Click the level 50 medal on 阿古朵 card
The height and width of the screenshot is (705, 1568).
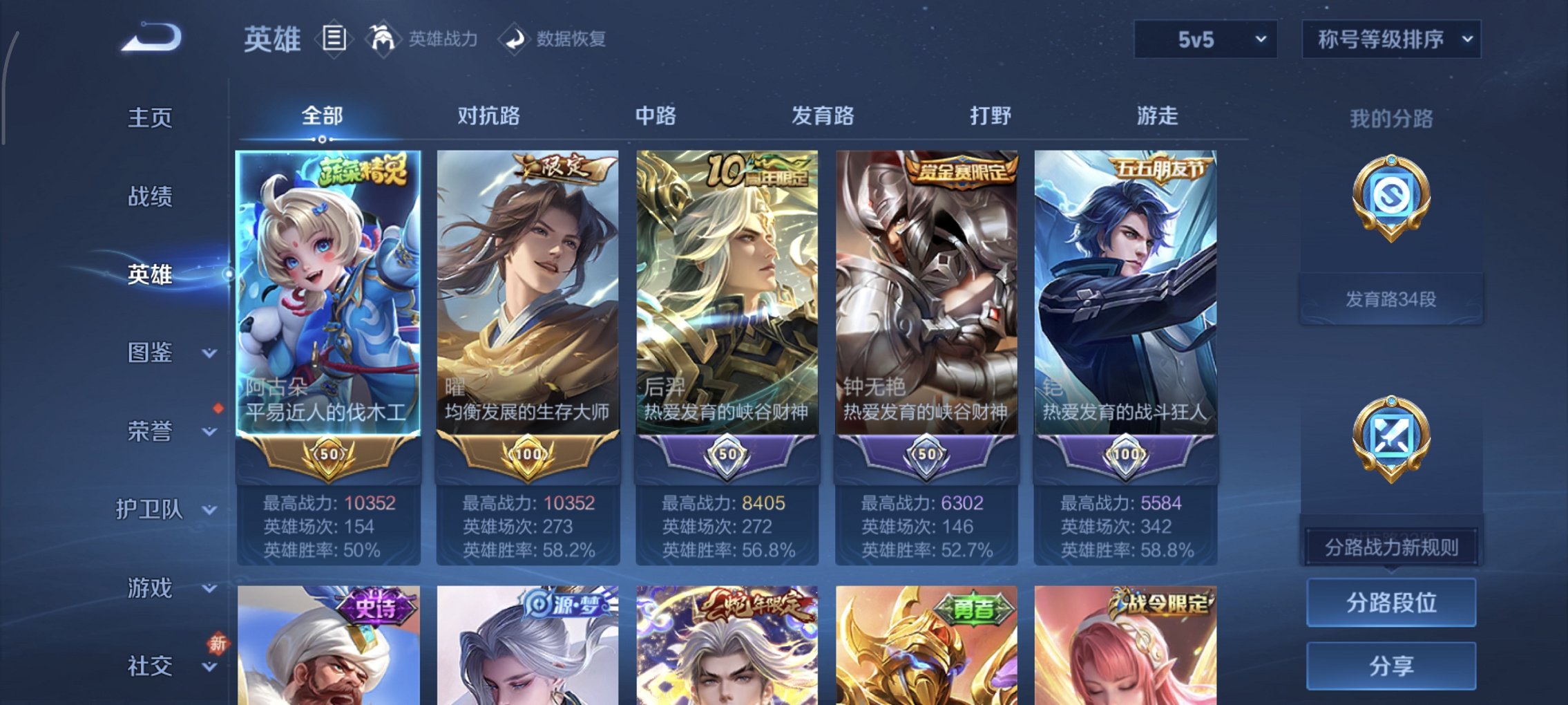(x=330, y=453)
